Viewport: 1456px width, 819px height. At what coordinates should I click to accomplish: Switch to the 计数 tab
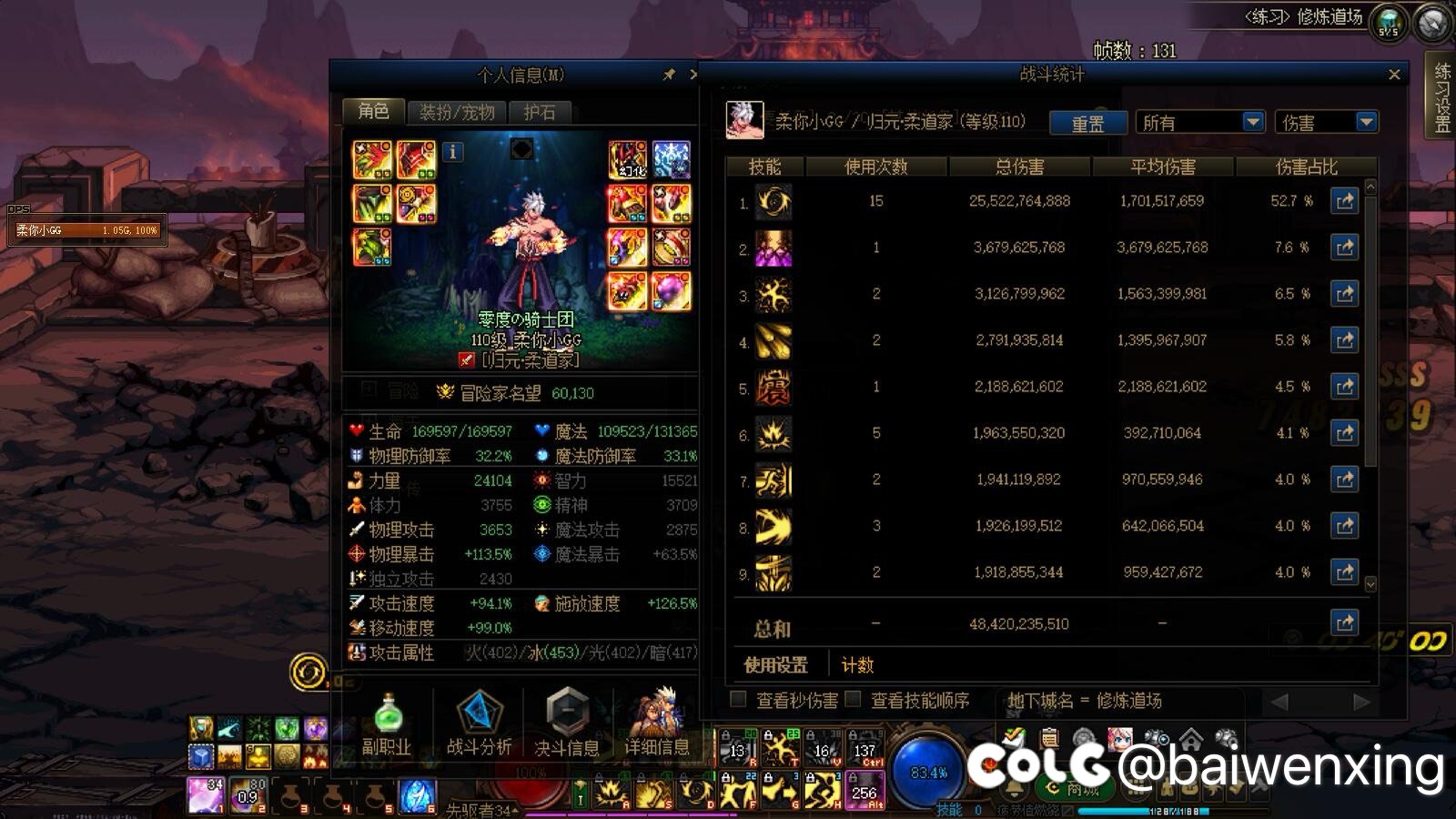tap(856, 665)
